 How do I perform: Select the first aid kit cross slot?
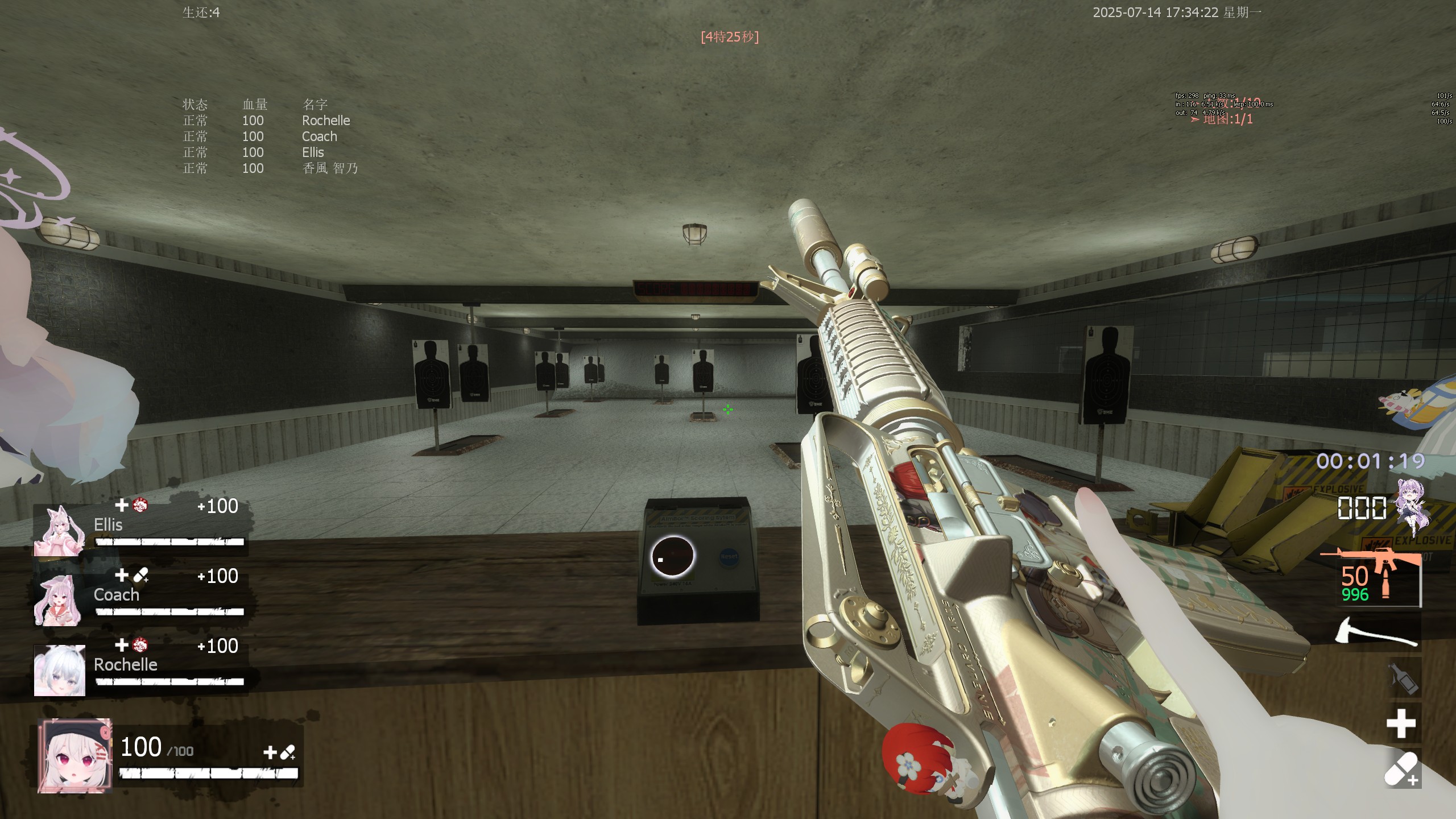pyautogui.click(x=1401, y=723)
